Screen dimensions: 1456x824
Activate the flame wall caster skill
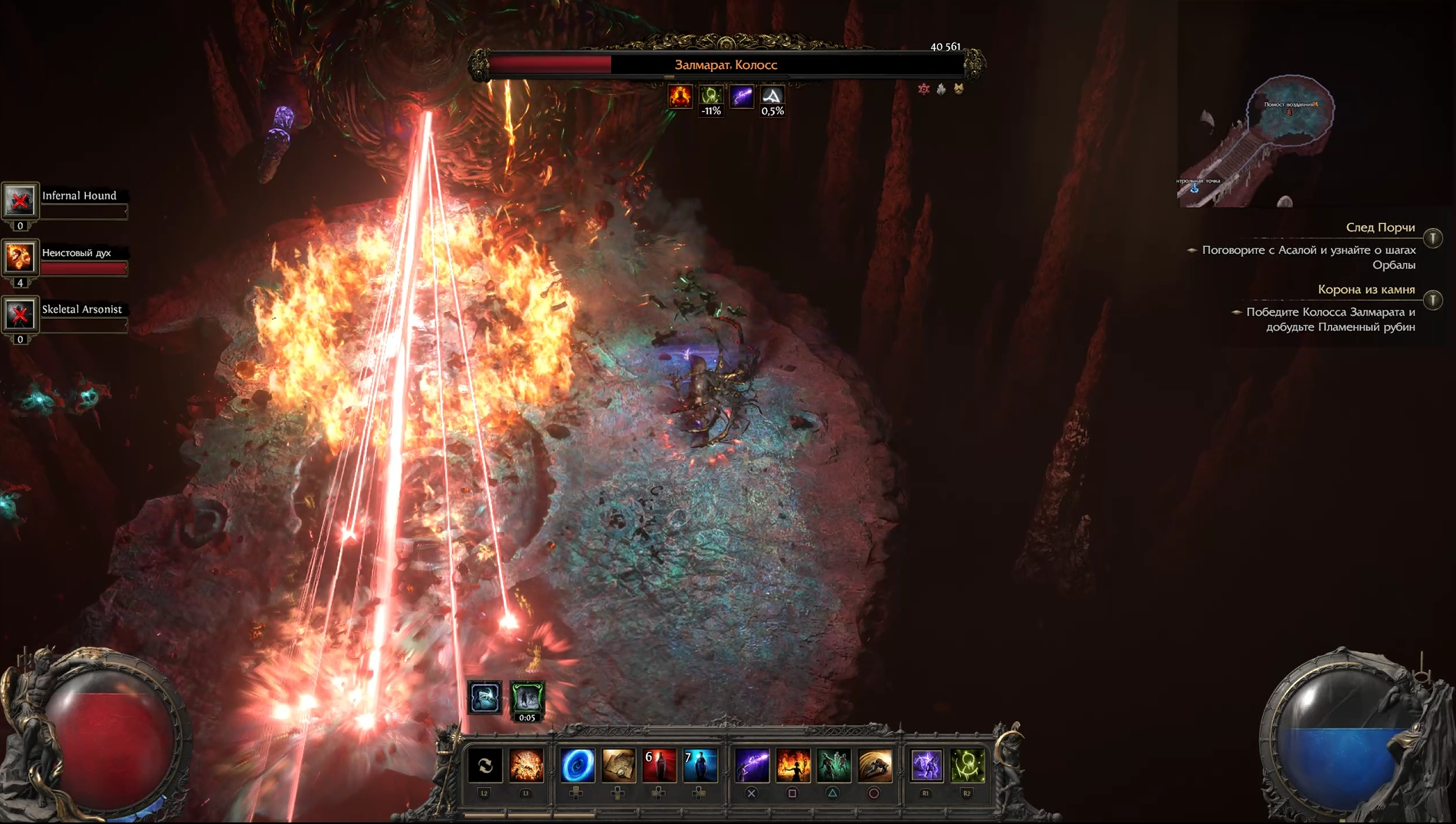pyautogui.click(x=793, y=765)
